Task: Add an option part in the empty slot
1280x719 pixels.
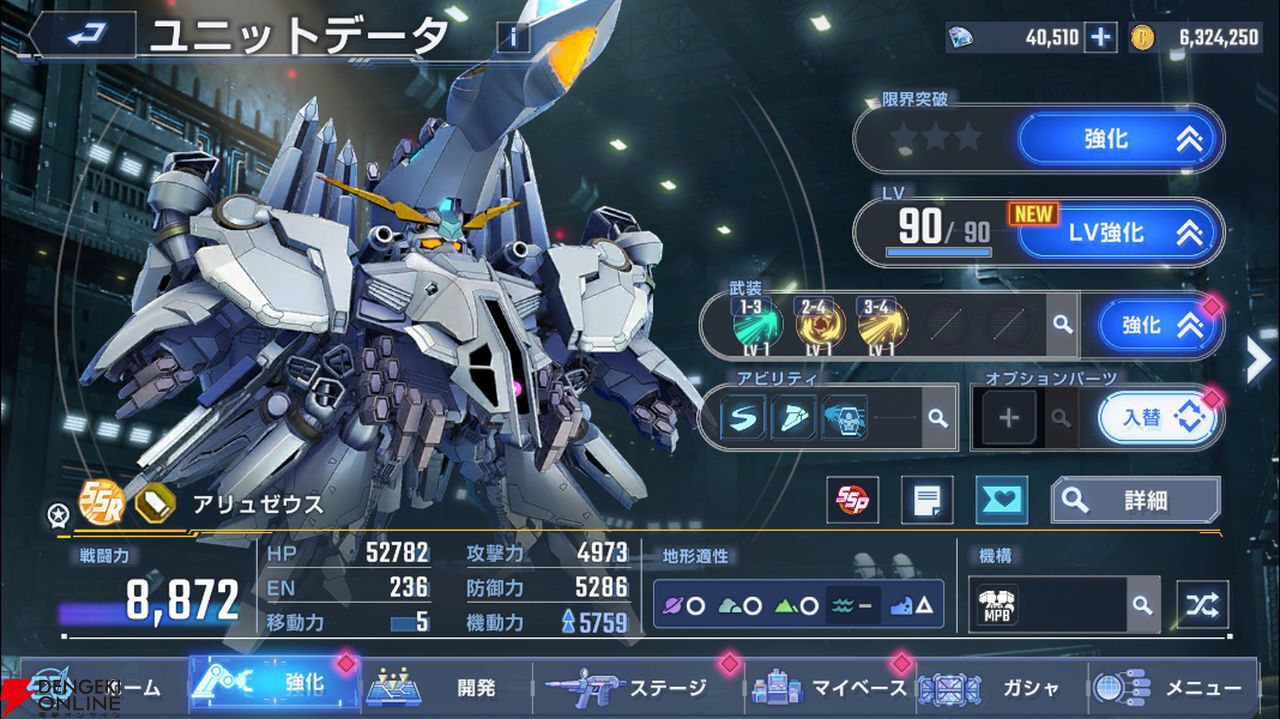Action: pyautogui.click(x=1008, y=418)
